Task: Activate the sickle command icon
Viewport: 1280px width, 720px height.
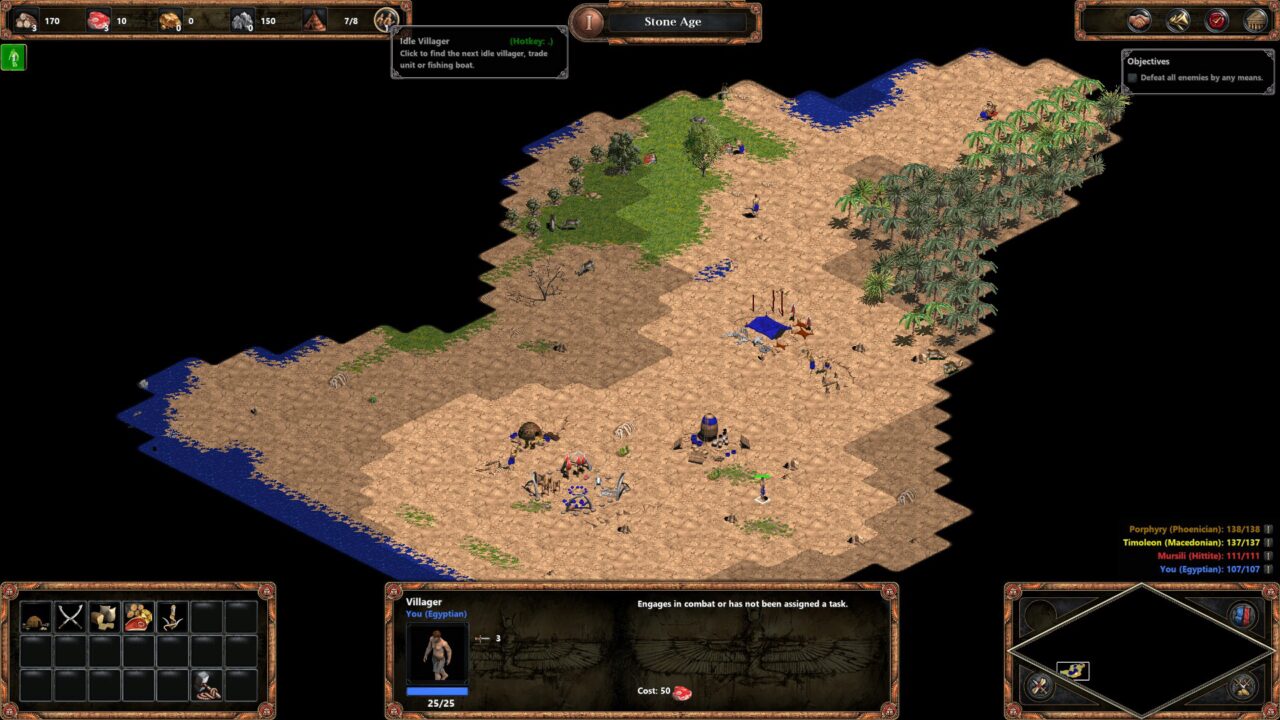Action: pyautogui.click(x=172, y=617)
